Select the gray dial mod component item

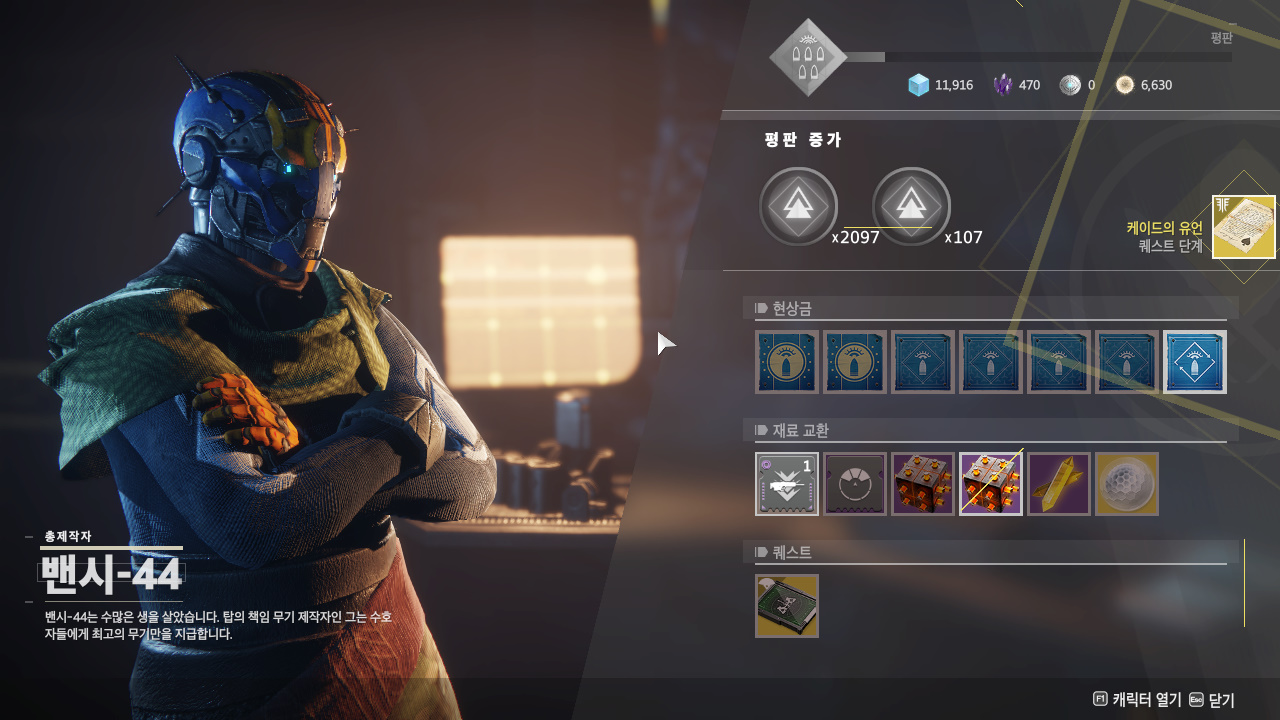(855, 484)
